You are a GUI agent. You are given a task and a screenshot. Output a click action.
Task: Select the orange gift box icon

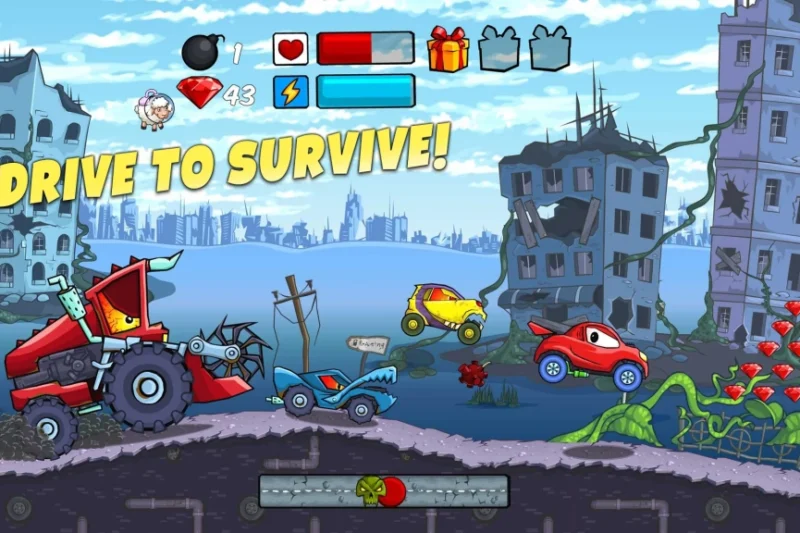[448, 48]
